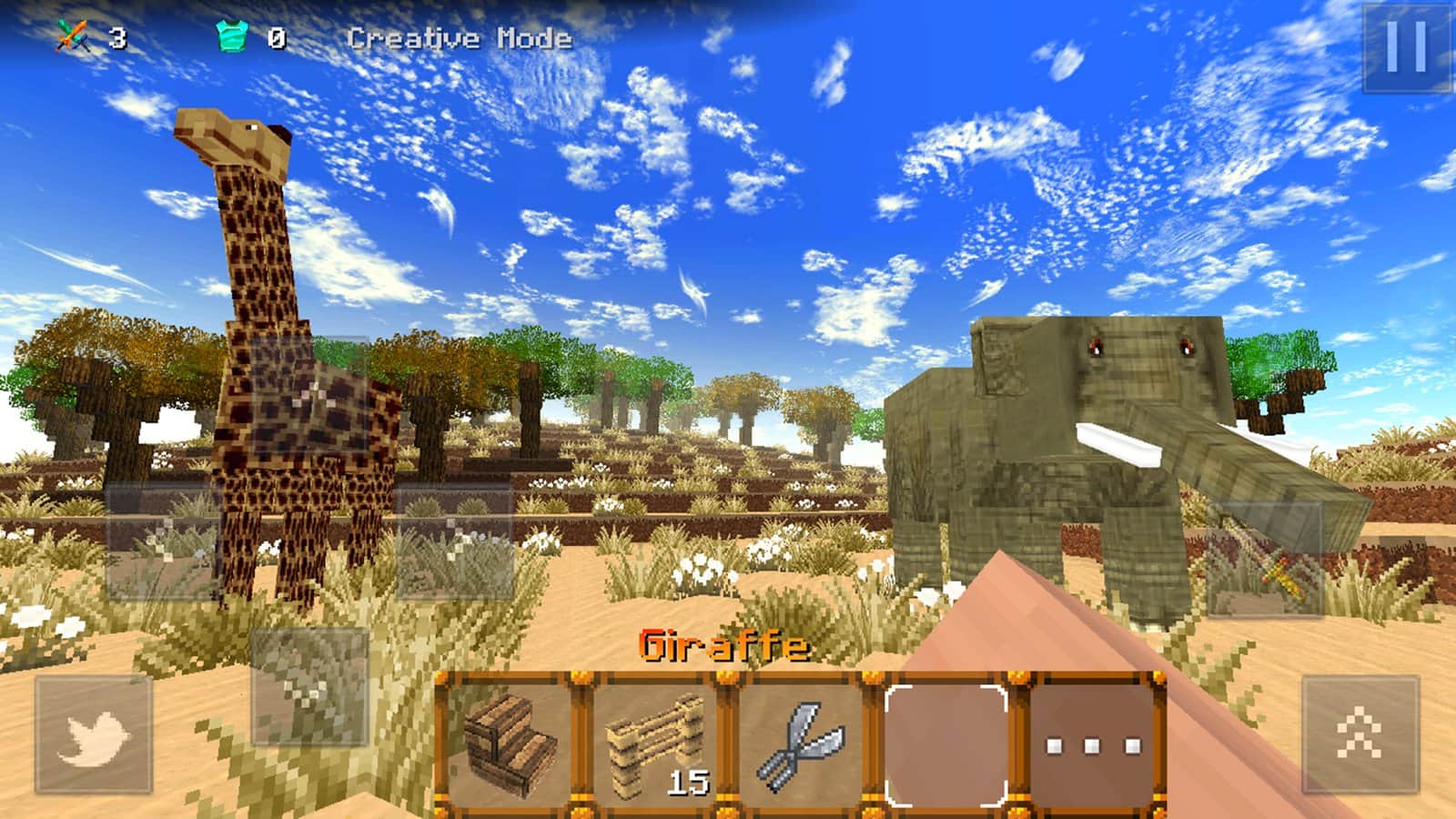Click the 'Creative Mode' label

click(x=460, y=38)
